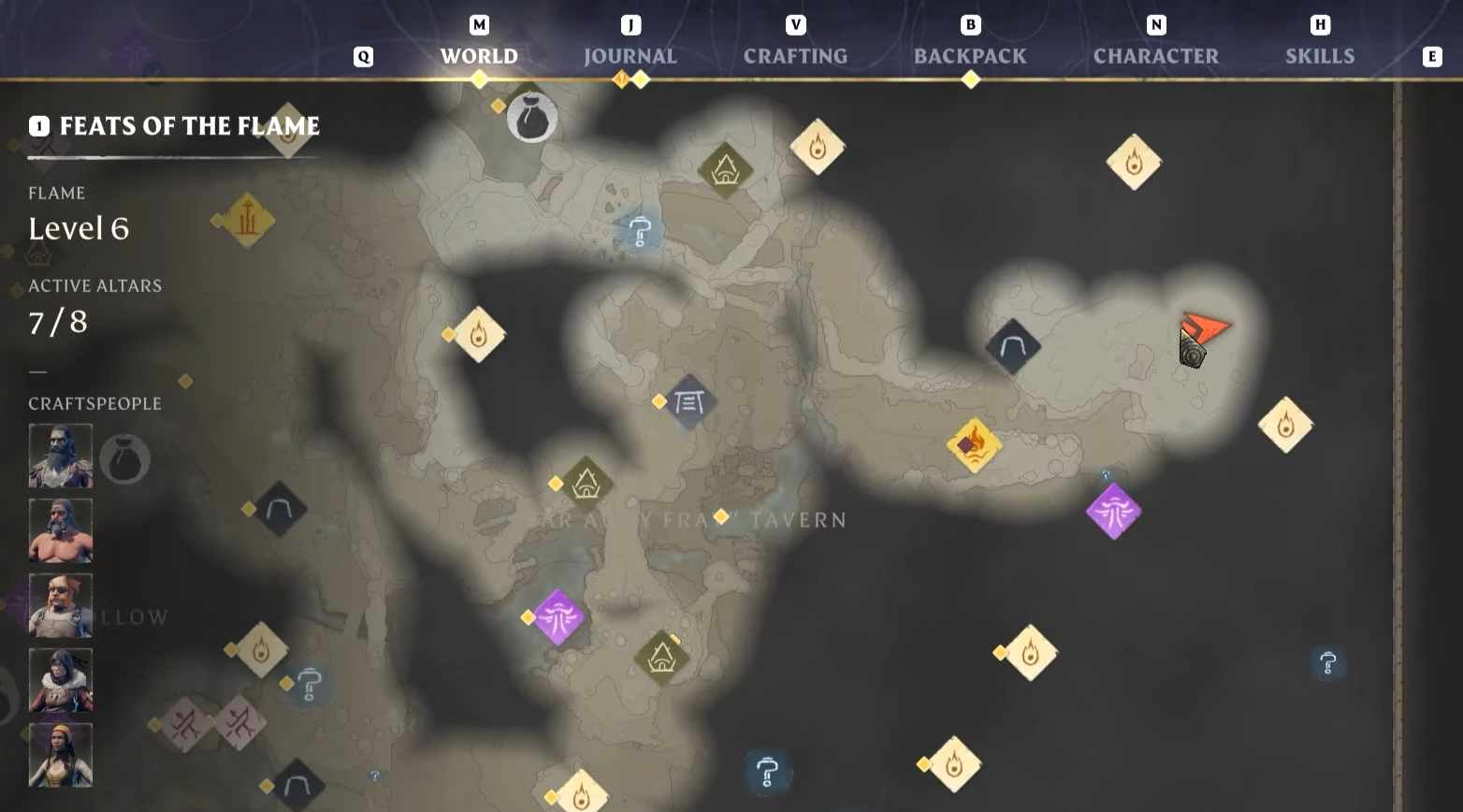Open the Skills tab
Viewport: 1463px width, 812px height.
click(1320, 56)
